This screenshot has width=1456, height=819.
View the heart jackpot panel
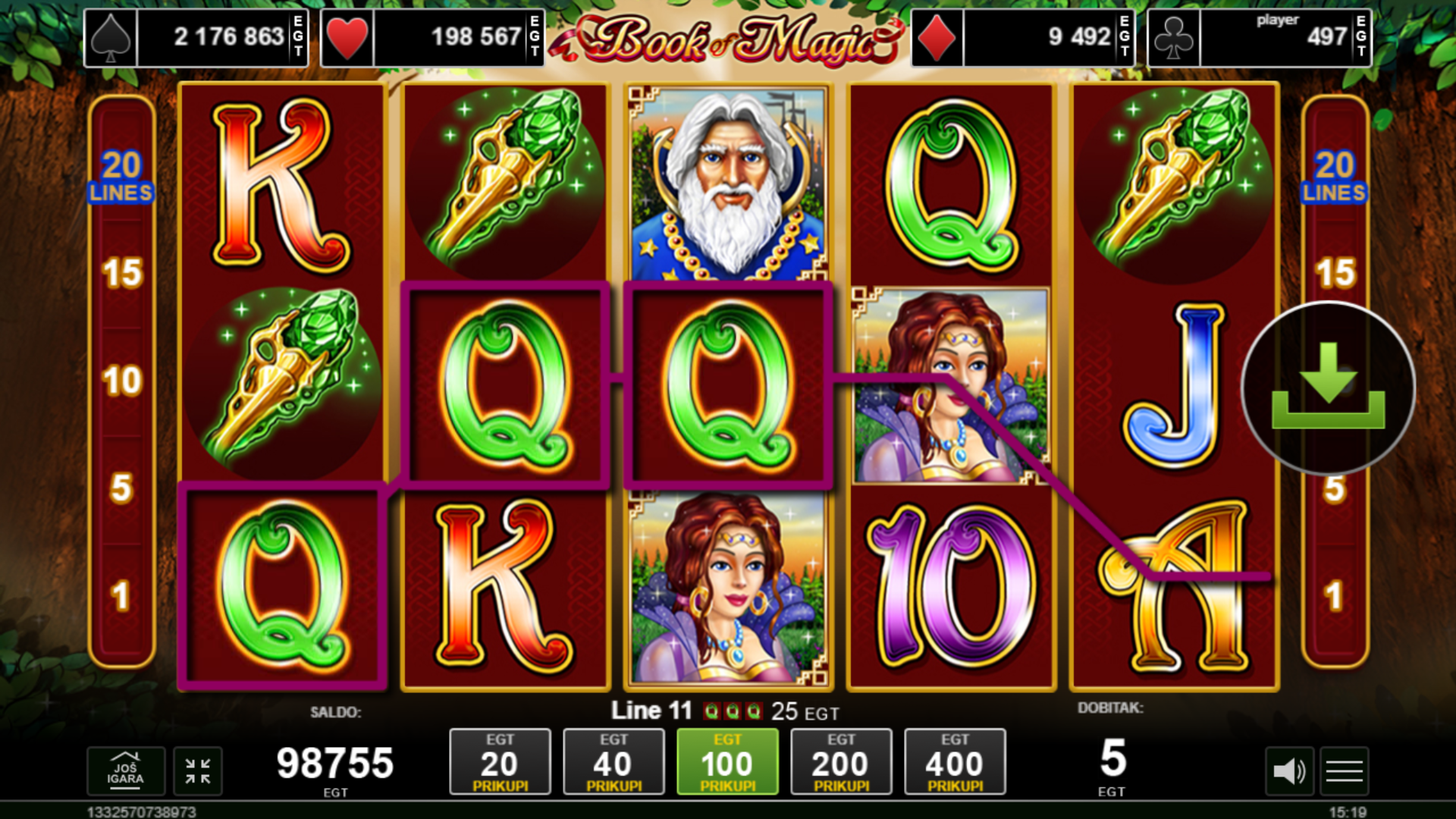(432, 37)
